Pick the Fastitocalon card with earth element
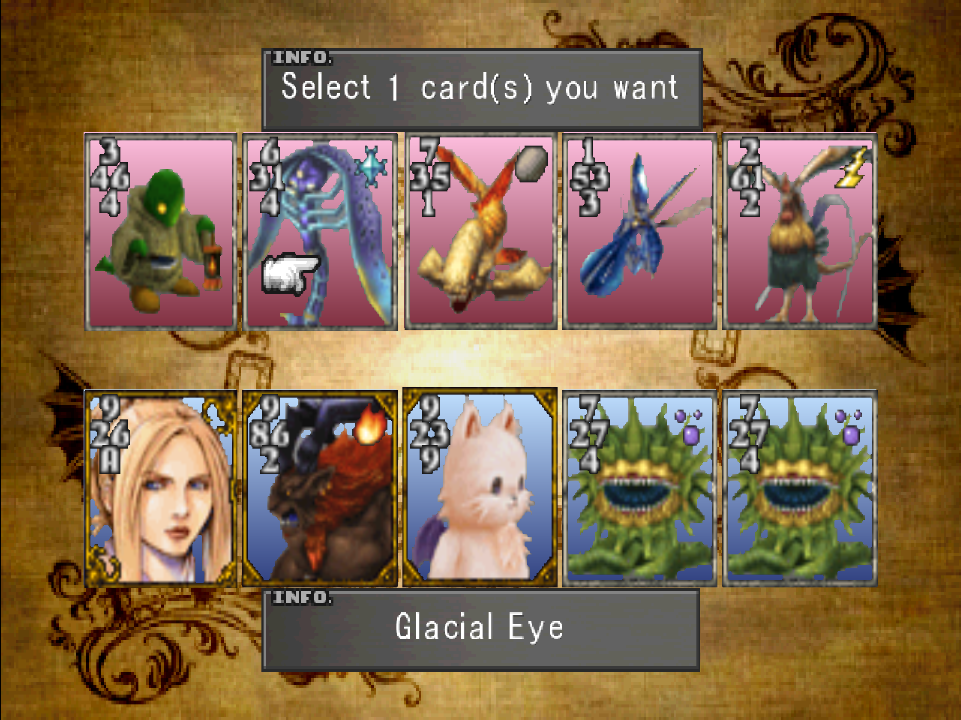961x720 pixels. 480,232
